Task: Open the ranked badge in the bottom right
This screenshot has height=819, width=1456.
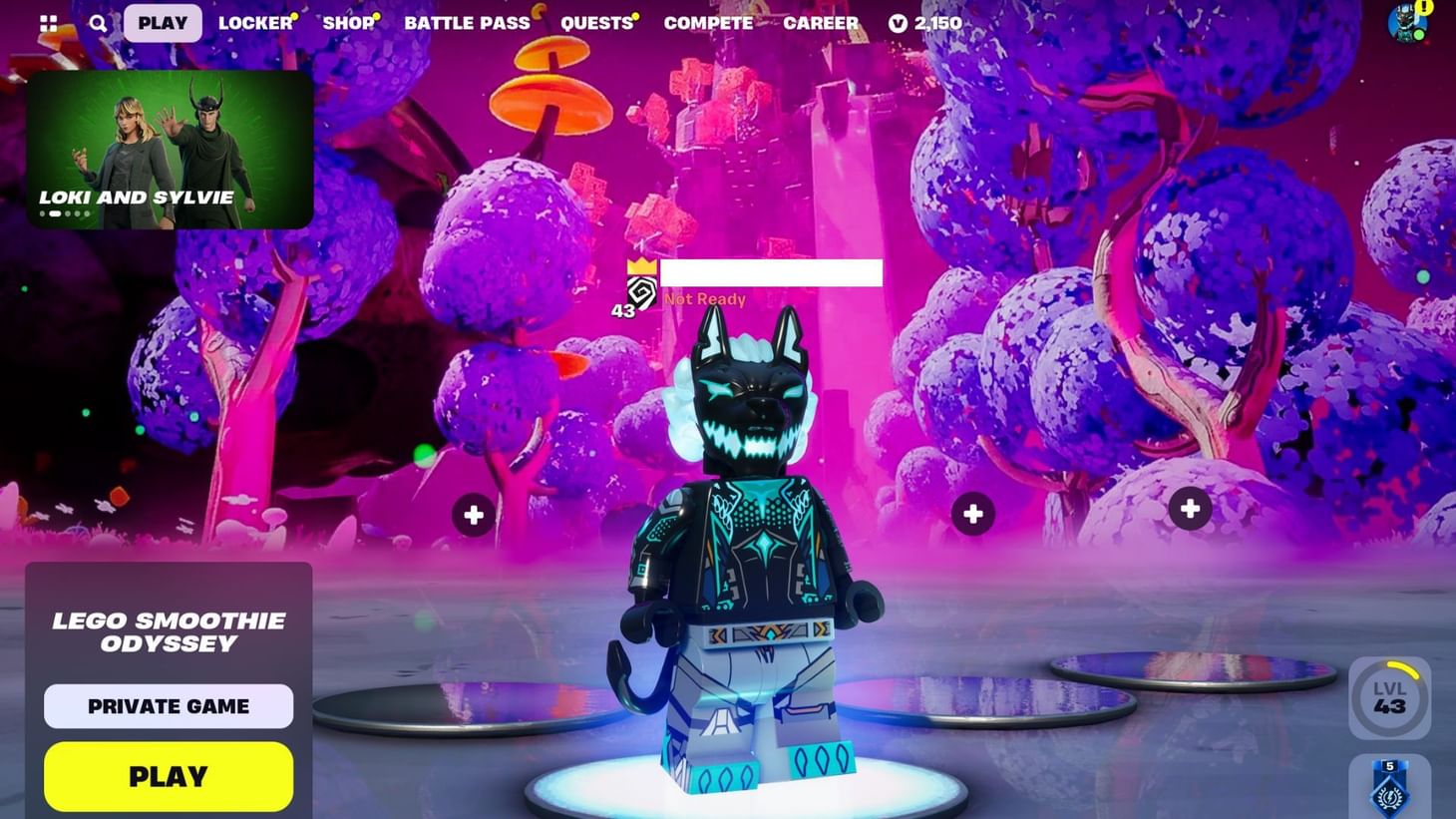Action: point(1387,790)
